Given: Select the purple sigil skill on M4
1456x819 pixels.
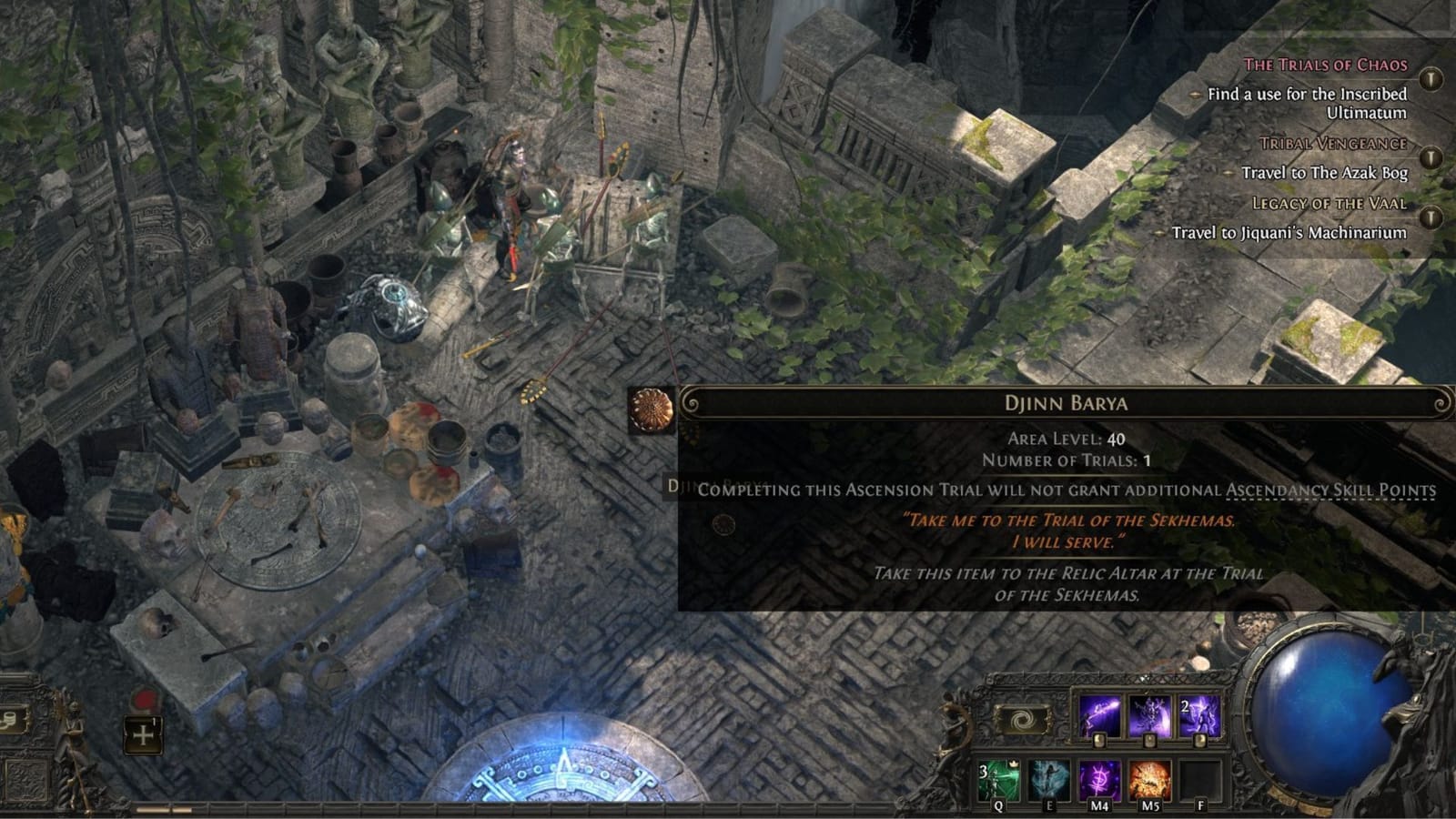Looking at the screenshot, I should point(1099,779).
